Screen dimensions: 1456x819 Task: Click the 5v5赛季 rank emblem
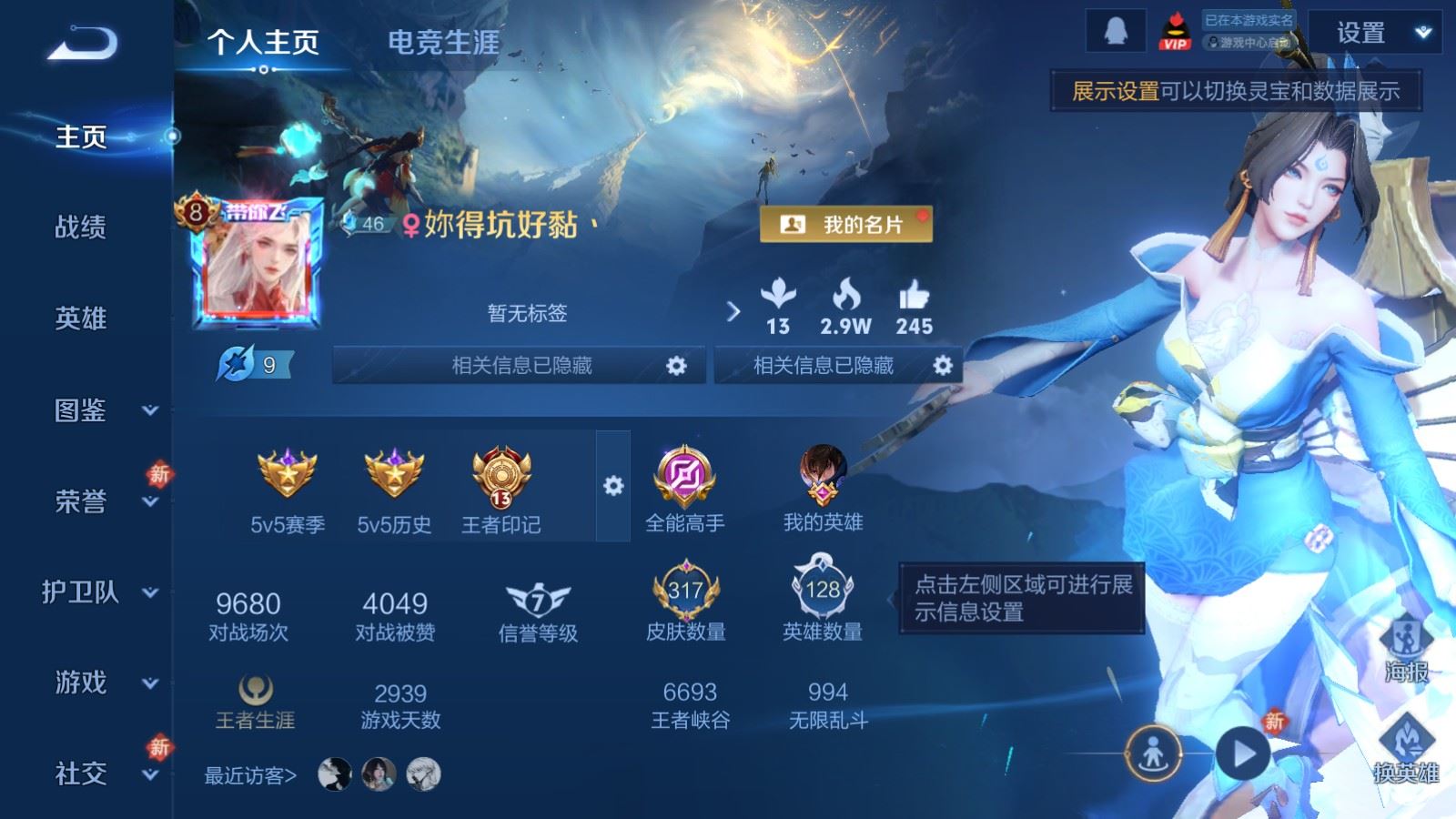[x=286, y=474]
